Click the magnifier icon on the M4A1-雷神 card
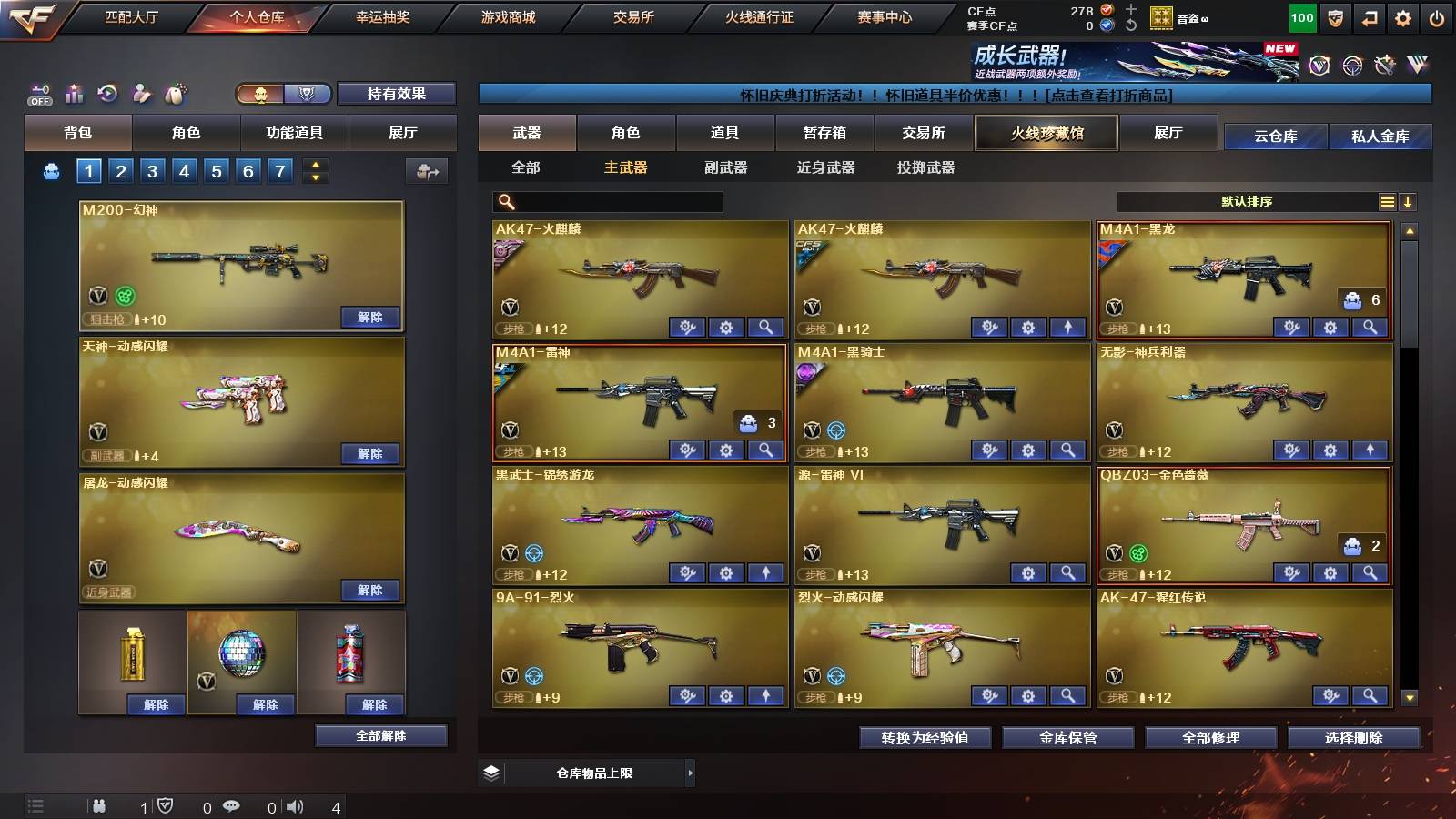The height and width of the screenshot is (819, 1456). (763, 450)
